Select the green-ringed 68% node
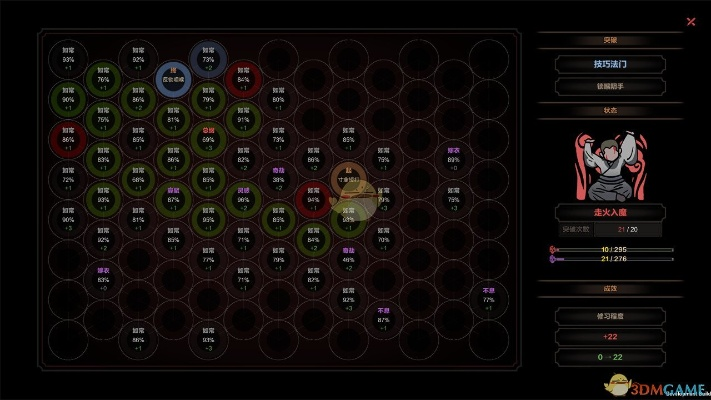Screen dimensions: 711x400 138,179
